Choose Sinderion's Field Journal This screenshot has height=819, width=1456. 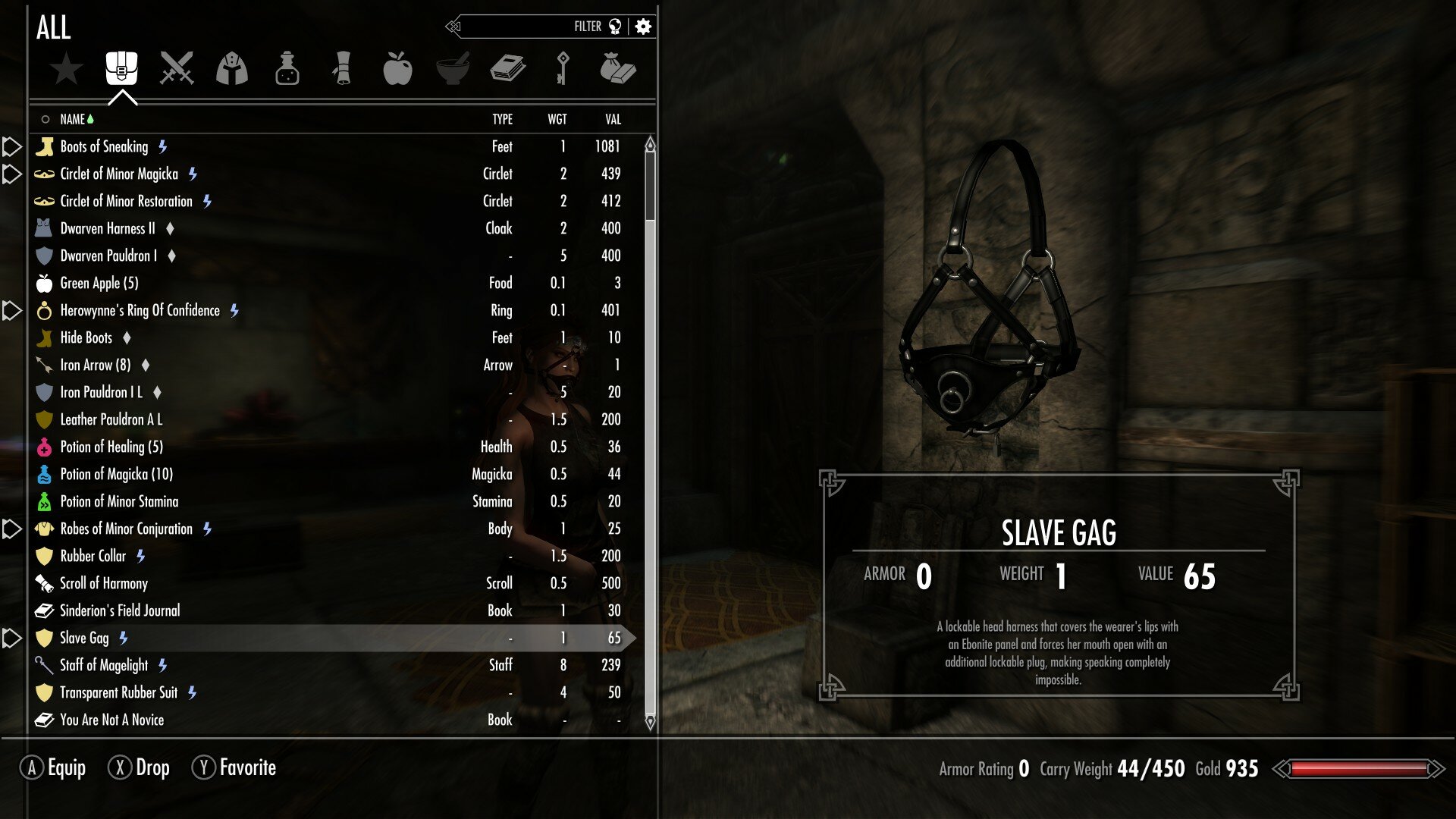120,610
